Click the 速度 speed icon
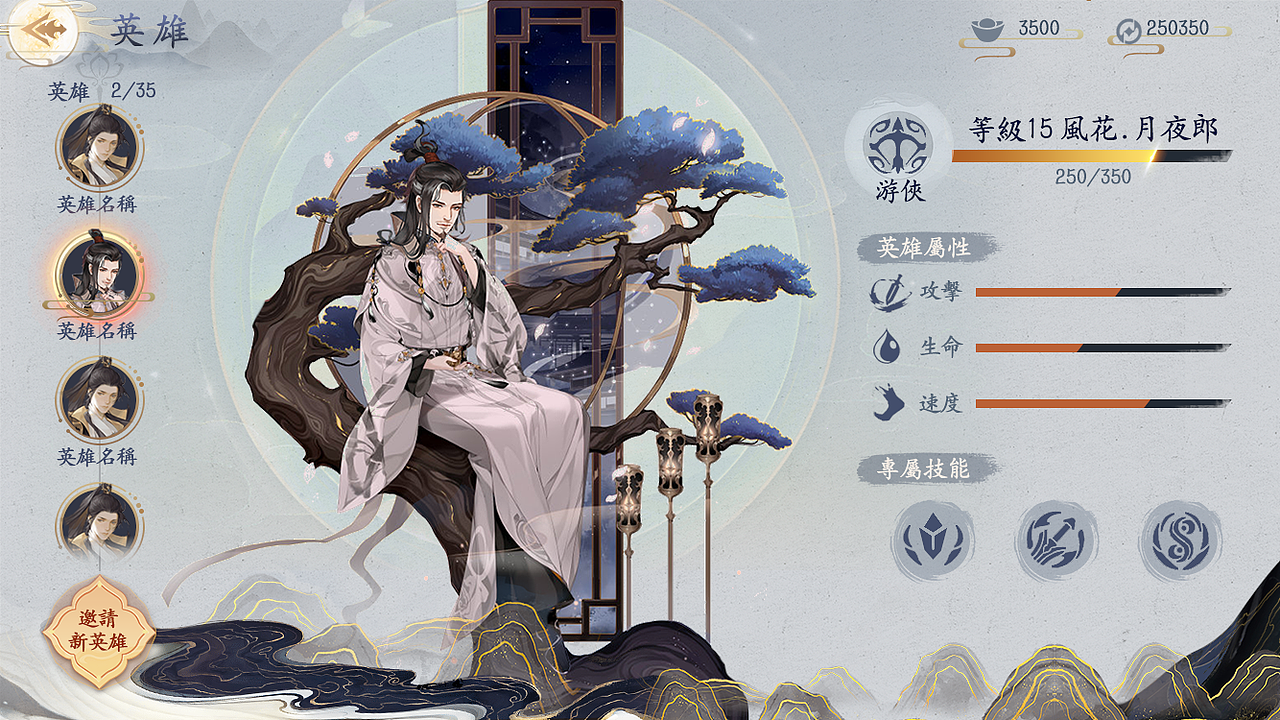 (889, 400)
